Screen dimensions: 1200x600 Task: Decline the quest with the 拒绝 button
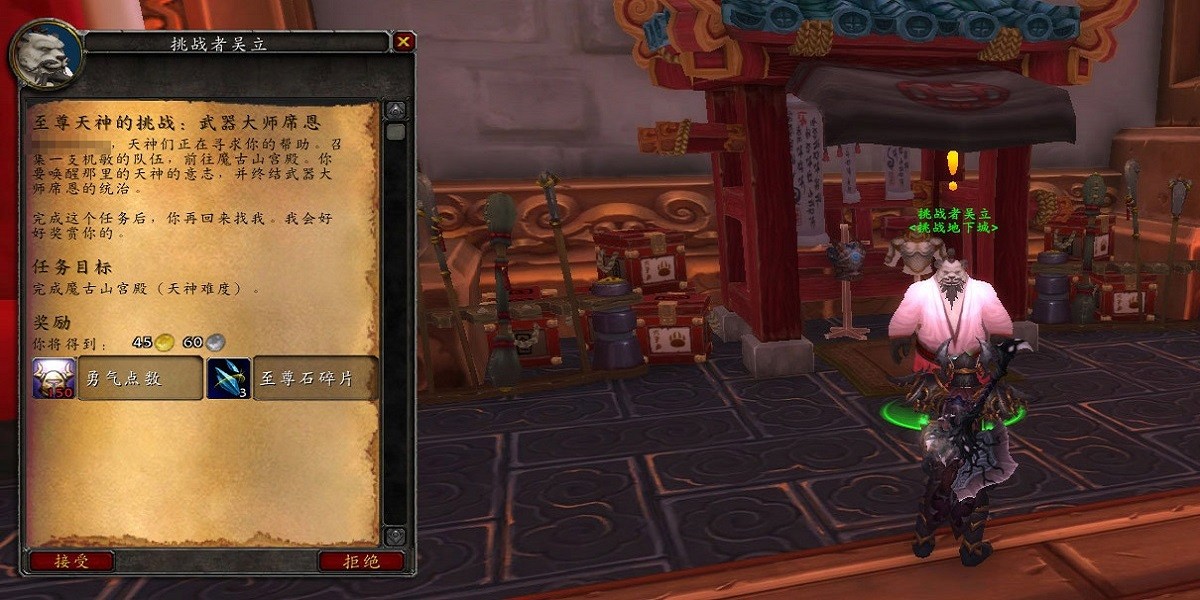coord(361,561)
